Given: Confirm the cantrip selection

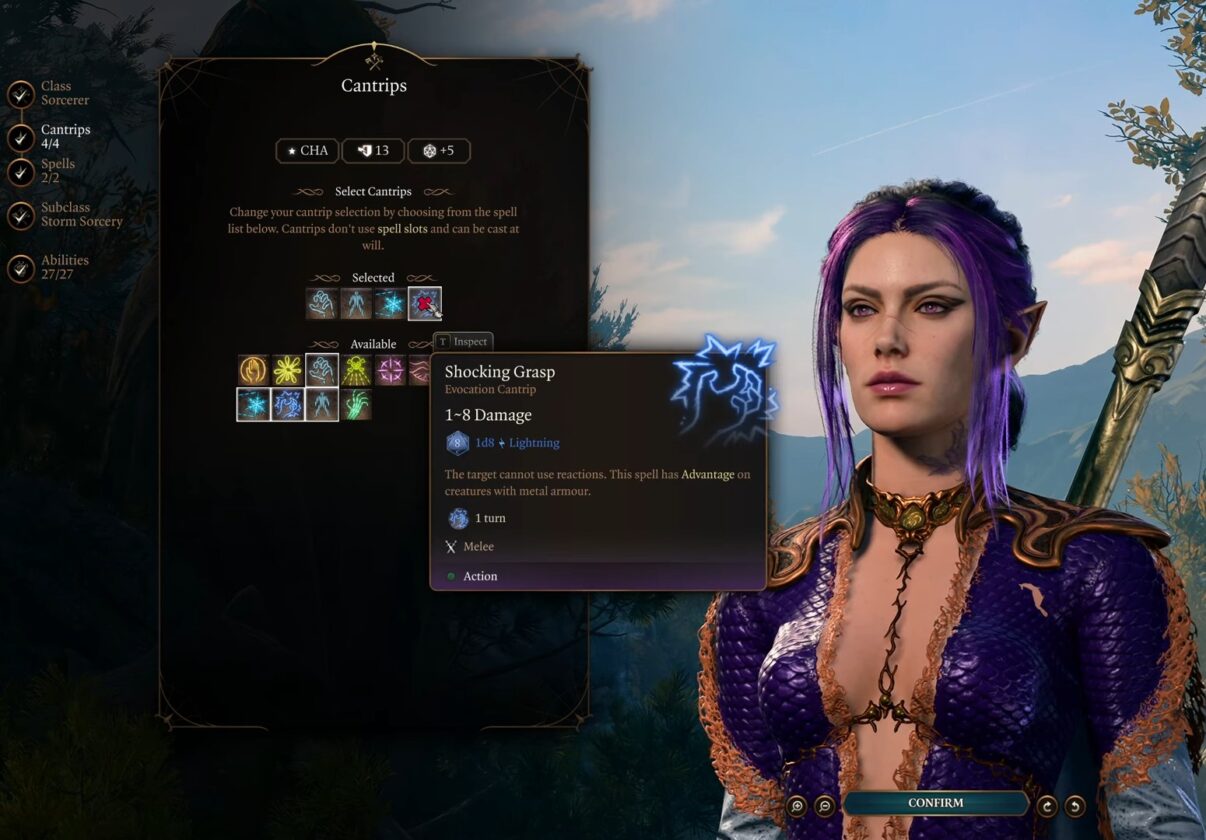Looking at the screenshot, I should coord(935,803).
